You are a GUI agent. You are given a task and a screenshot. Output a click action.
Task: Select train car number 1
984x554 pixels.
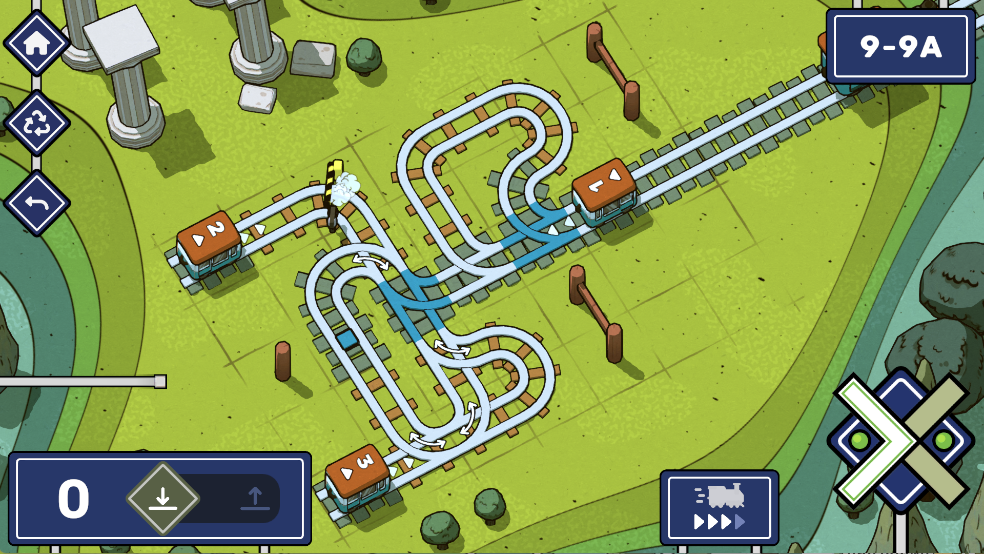click(605, 190)
